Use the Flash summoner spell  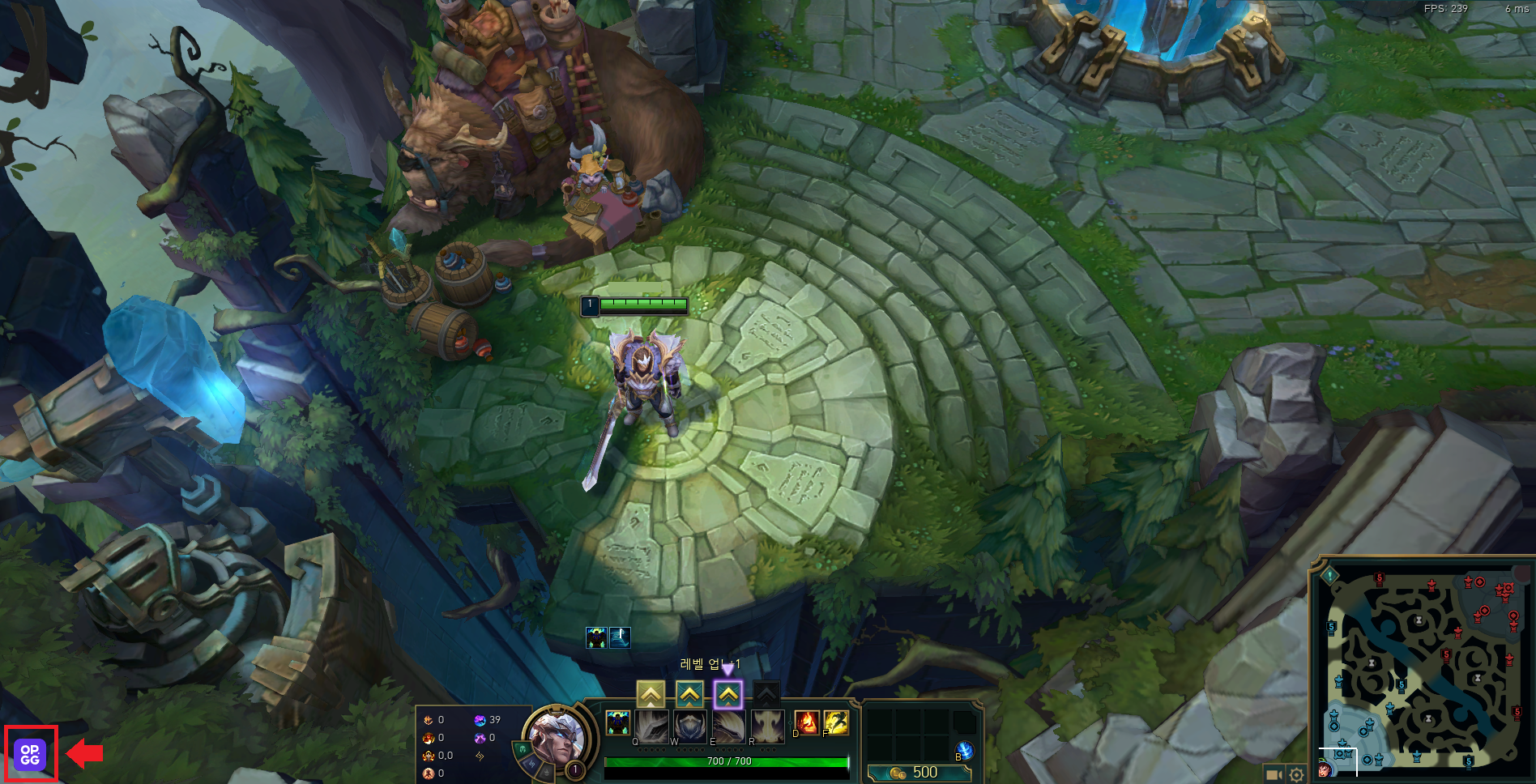[x=836, y=722]
